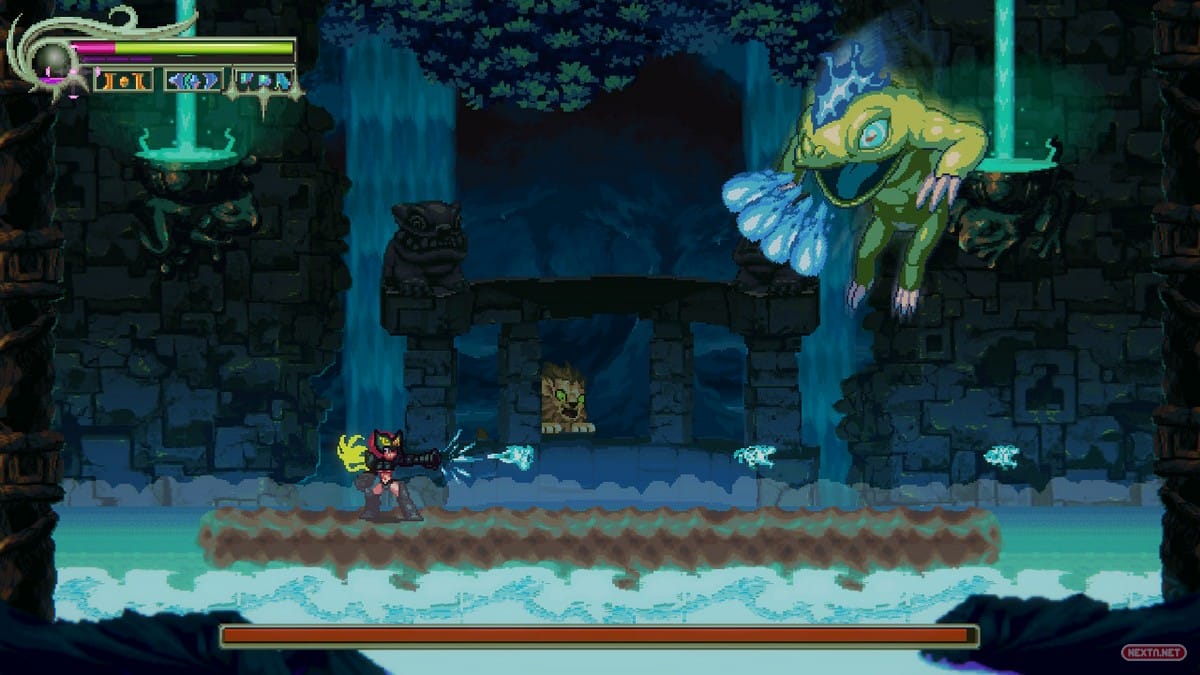
Task: Activate the cyan-blue highlighted weapon slot
Action: [264, 80]
